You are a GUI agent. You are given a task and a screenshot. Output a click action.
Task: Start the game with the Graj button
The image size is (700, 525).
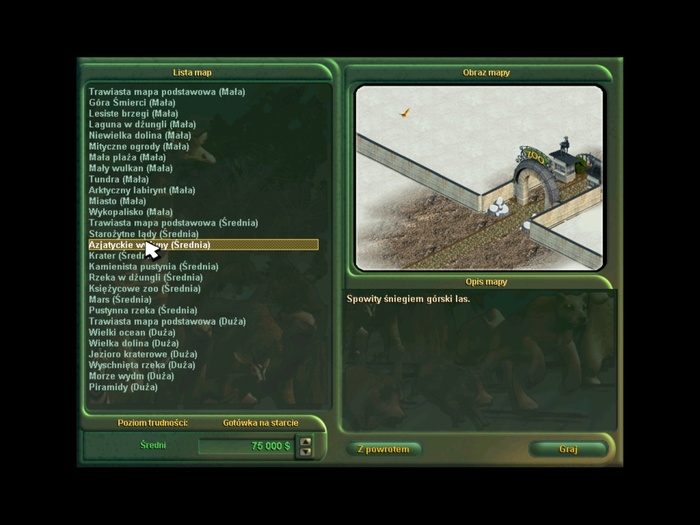(568, 449)
